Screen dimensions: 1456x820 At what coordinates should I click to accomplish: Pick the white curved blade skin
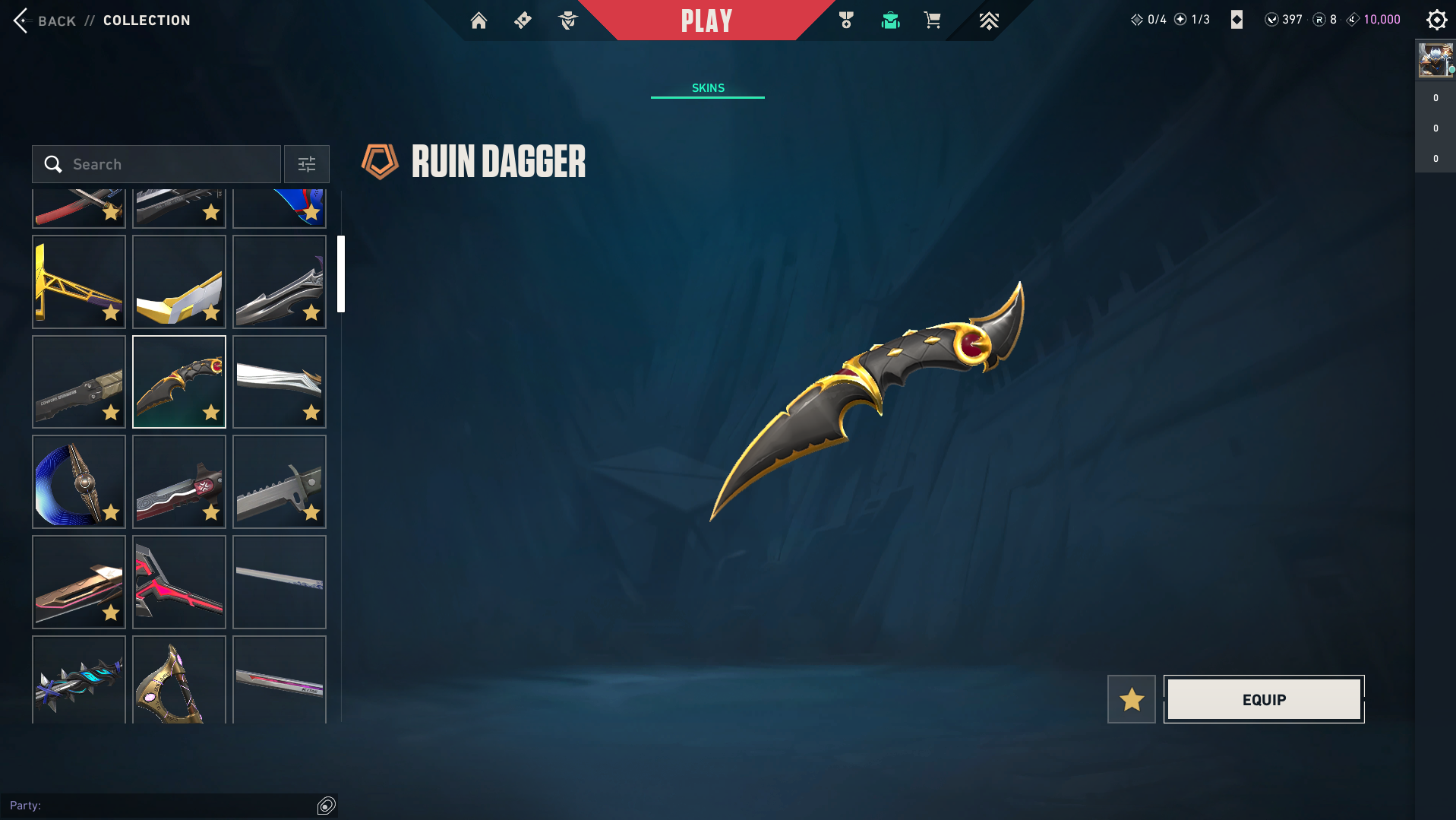[280, 382]
